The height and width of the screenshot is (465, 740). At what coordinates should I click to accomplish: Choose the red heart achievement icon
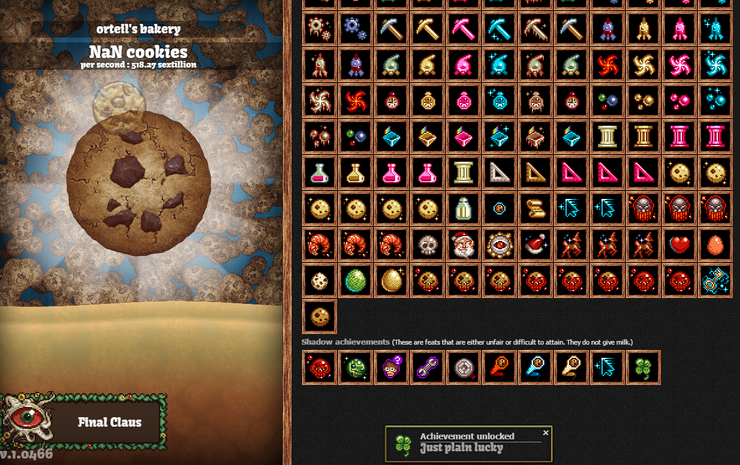point(679,244)
